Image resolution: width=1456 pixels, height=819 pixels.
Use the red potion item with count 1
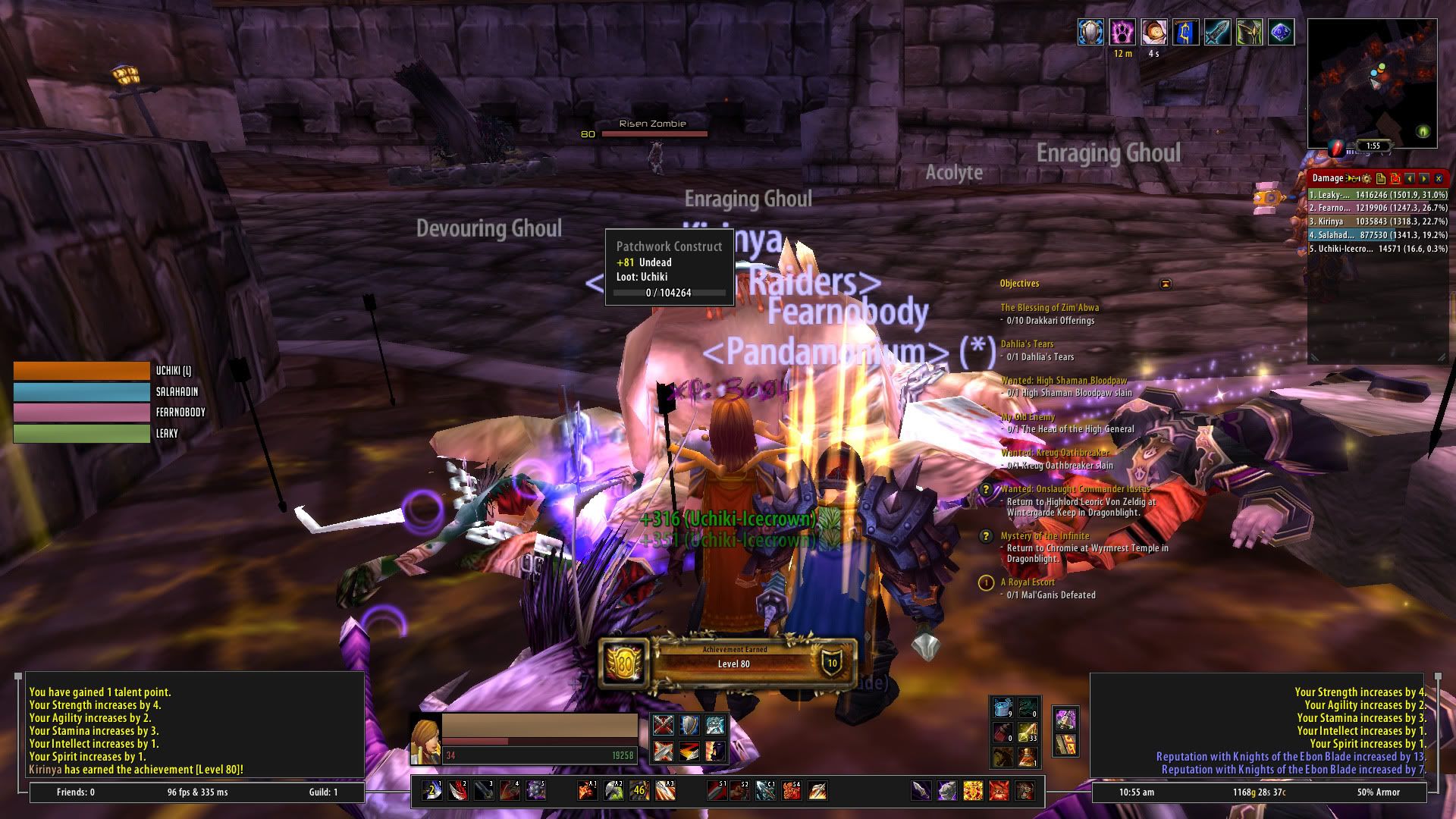(x=1027, y=756)
